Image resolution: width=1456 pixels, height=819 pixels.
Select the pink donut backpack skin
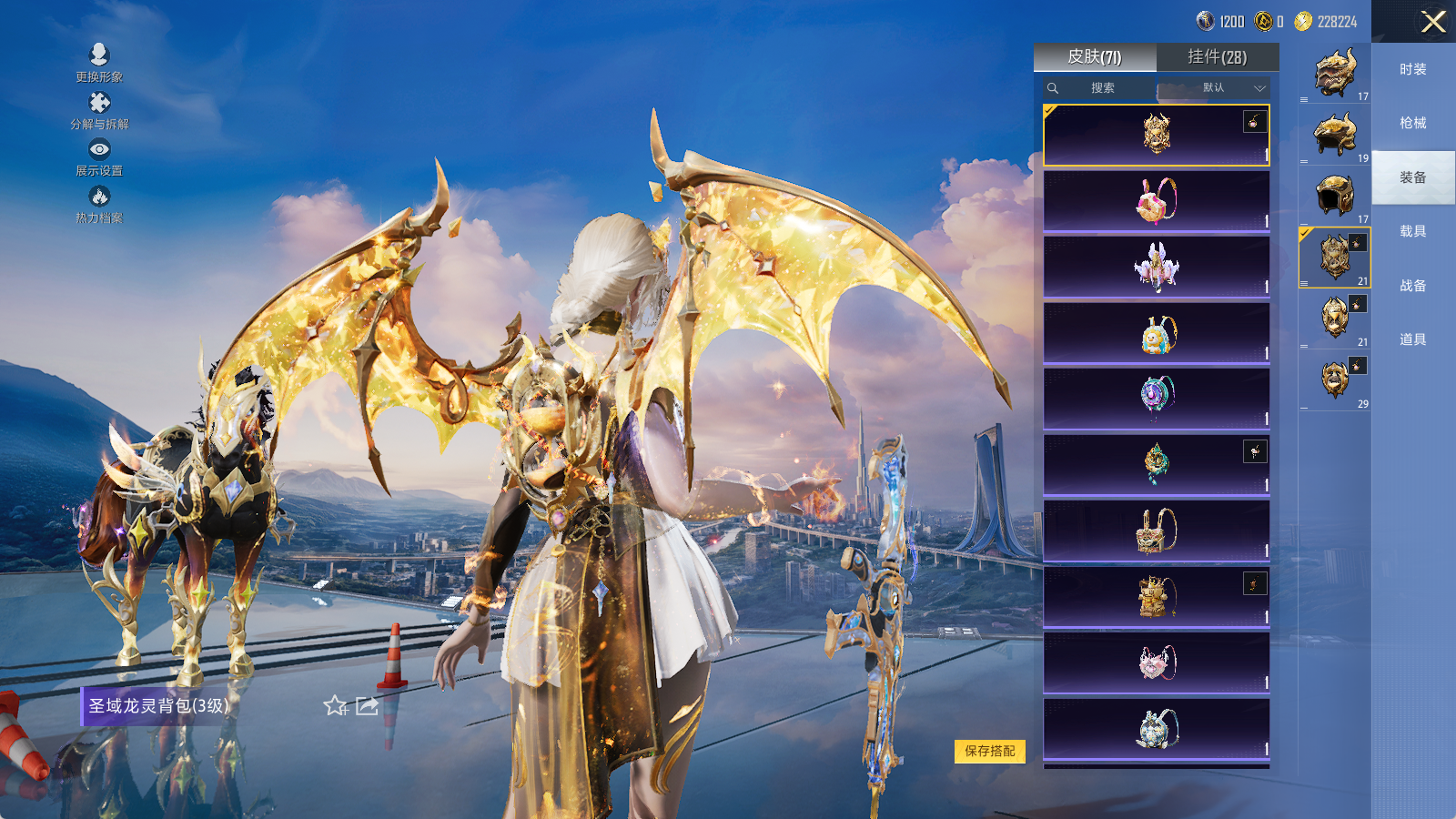pos(1156,201)
